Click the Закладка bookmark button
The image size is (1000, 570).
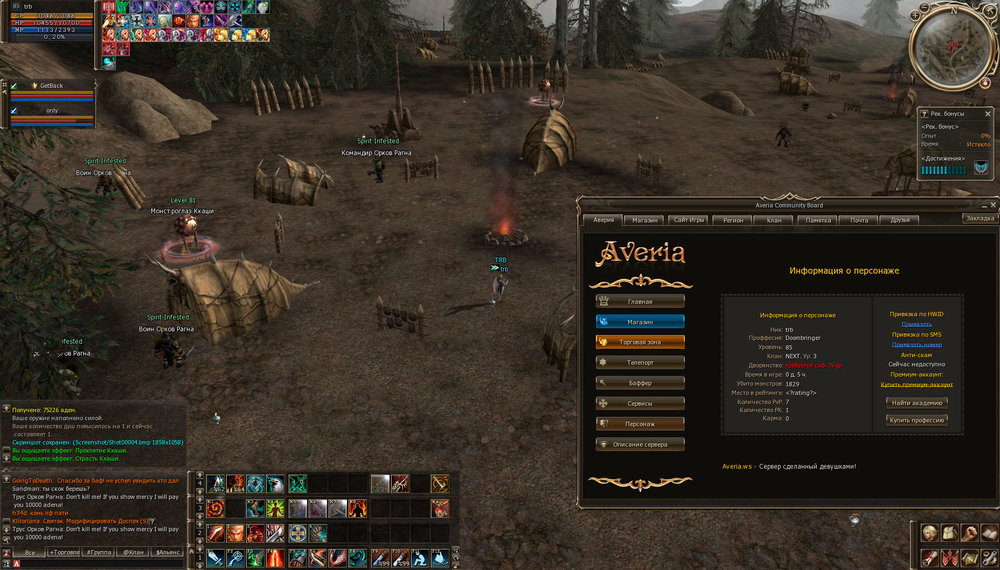(980, 218)
